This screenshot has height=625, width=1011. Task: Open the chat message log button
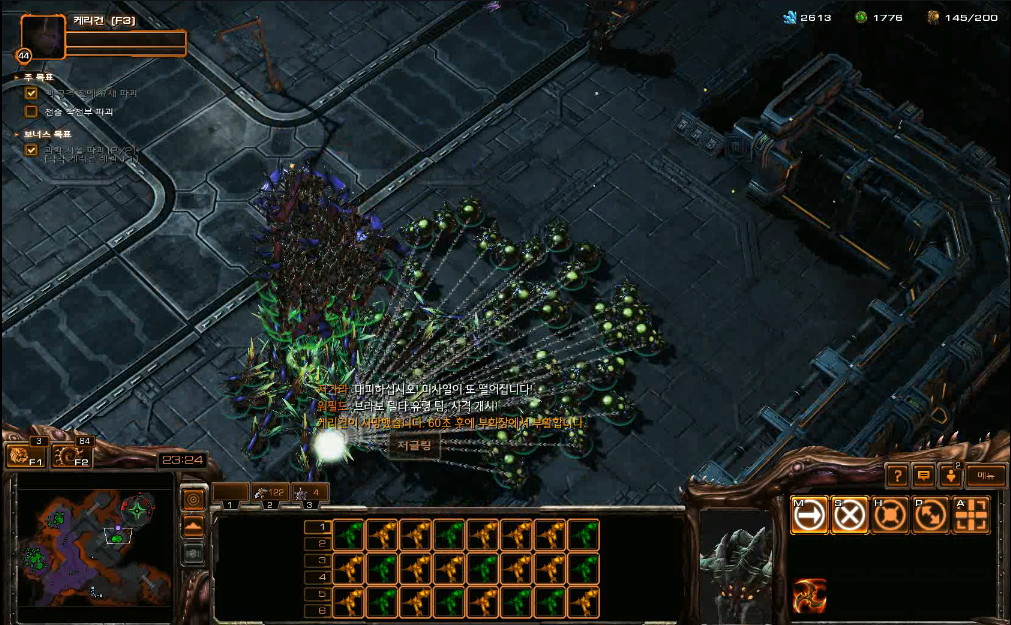924,475
